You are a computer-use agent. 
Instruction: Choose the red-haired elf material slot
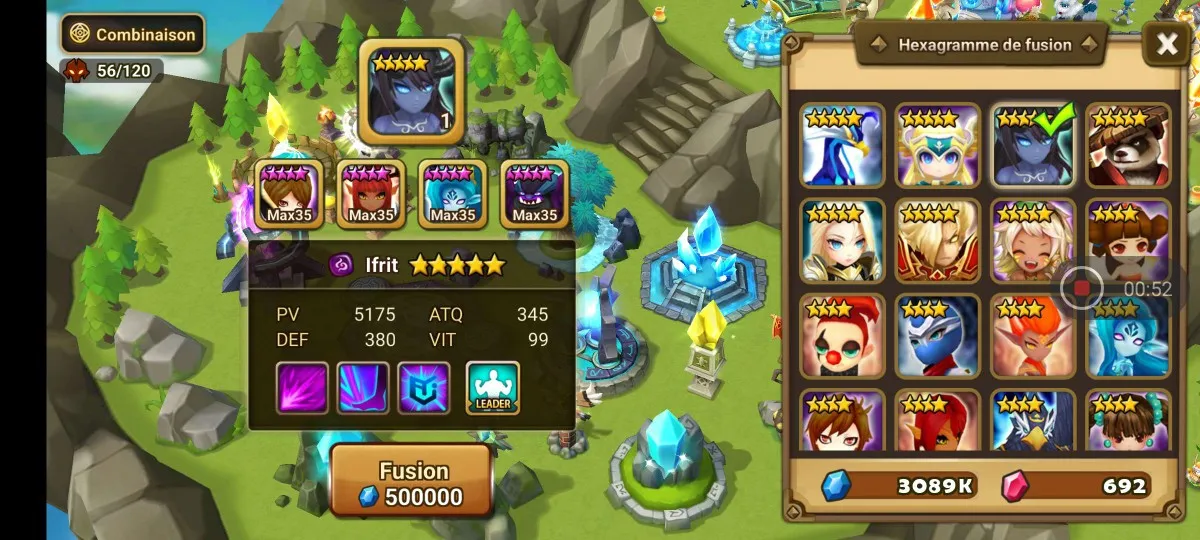[x=371, y=194]
